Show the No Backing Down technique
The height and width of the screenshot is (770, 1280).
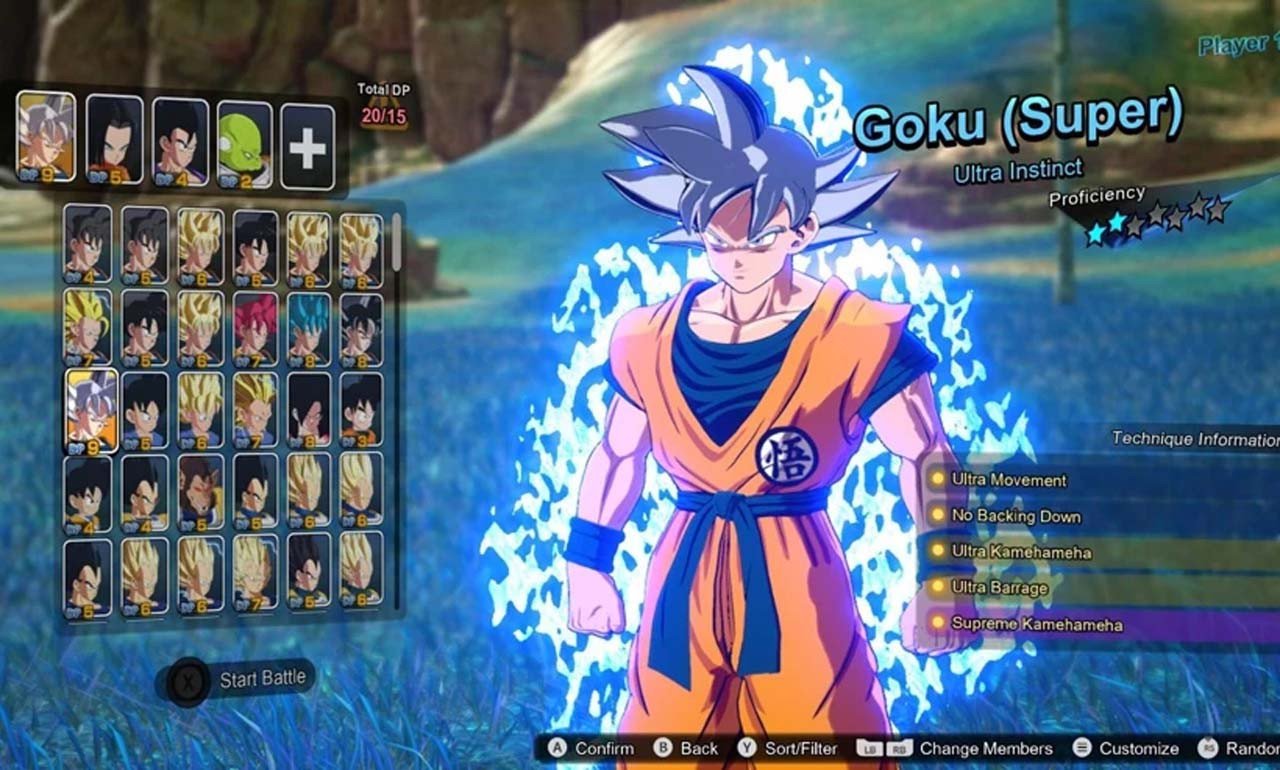pyautogui.click(x=1015, y=517)
